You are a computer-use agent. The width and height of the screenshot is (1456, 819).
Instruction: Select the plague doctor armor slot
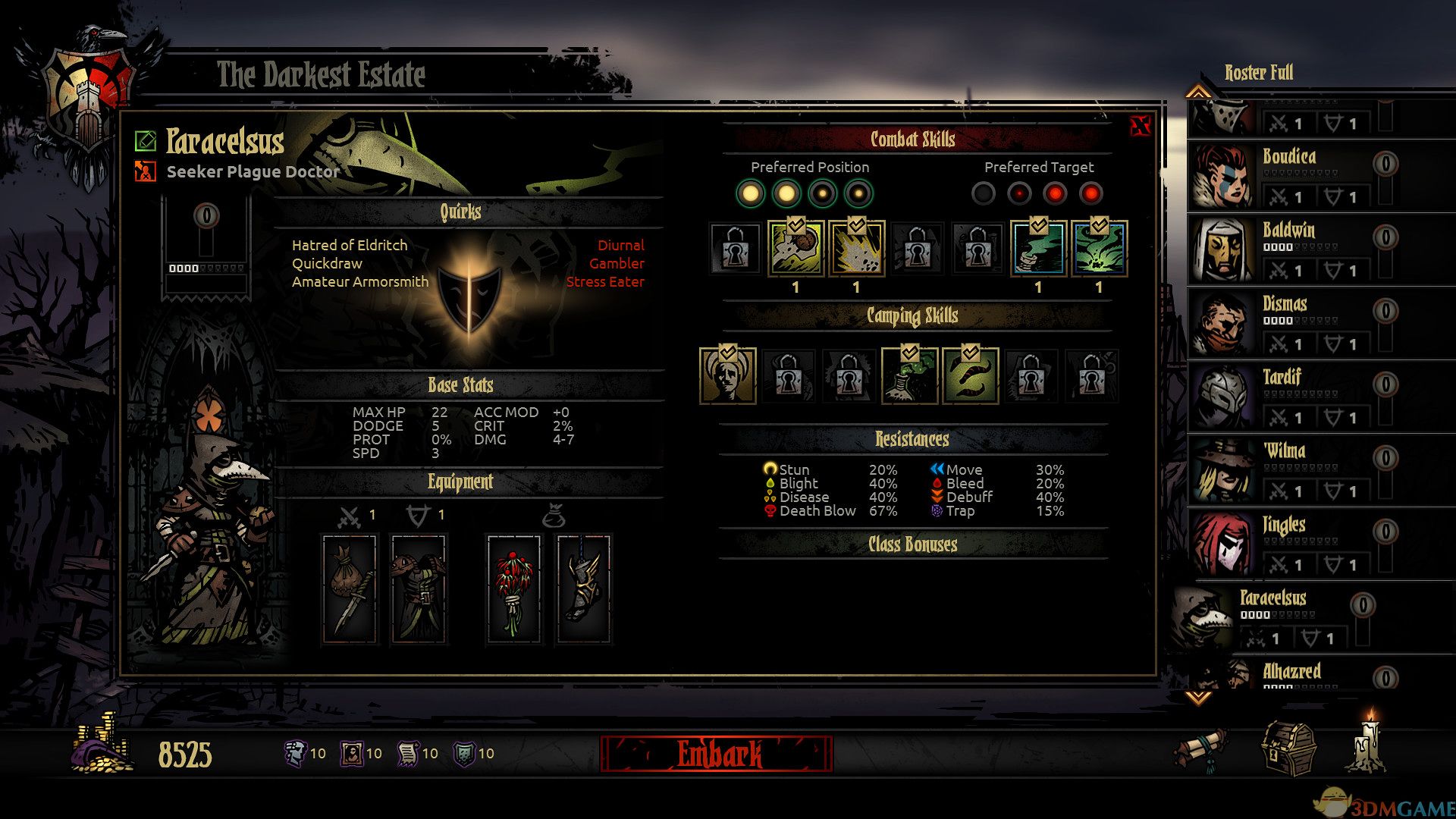click(x=418, y=589)
